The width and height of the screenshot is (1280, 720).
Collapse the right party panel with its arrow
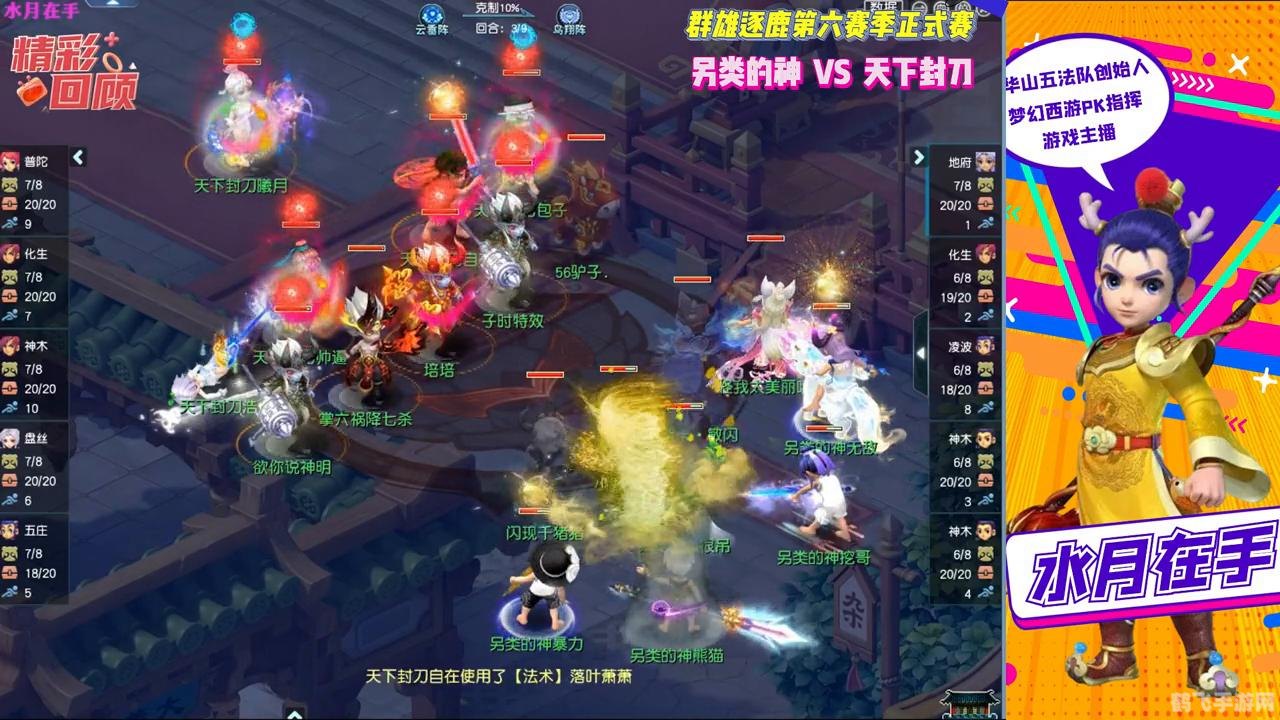coord(919,156)
